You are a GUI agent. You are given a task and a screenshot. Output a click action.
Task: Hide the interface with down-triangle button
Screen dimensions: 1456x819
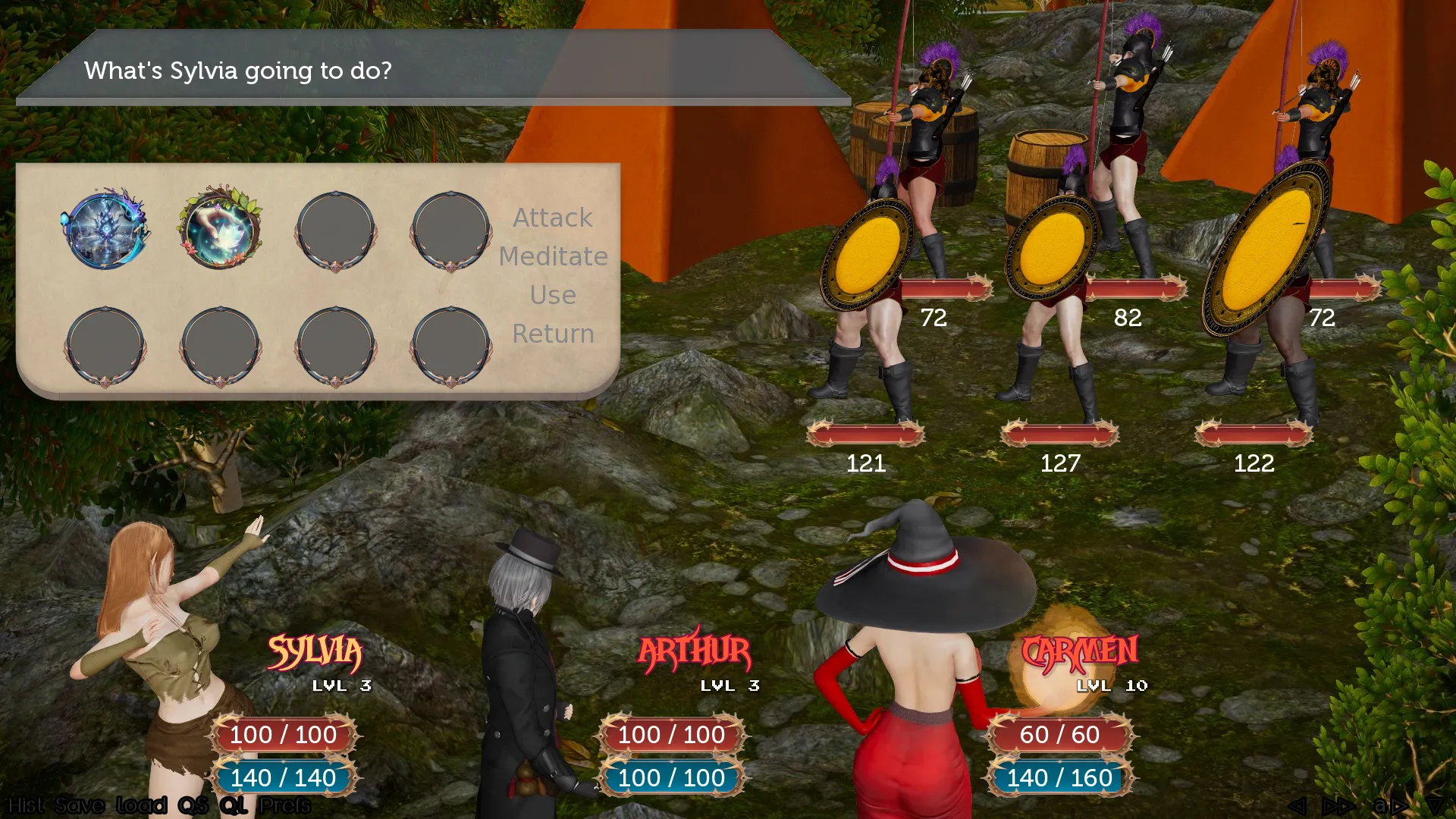(1435, 805)
